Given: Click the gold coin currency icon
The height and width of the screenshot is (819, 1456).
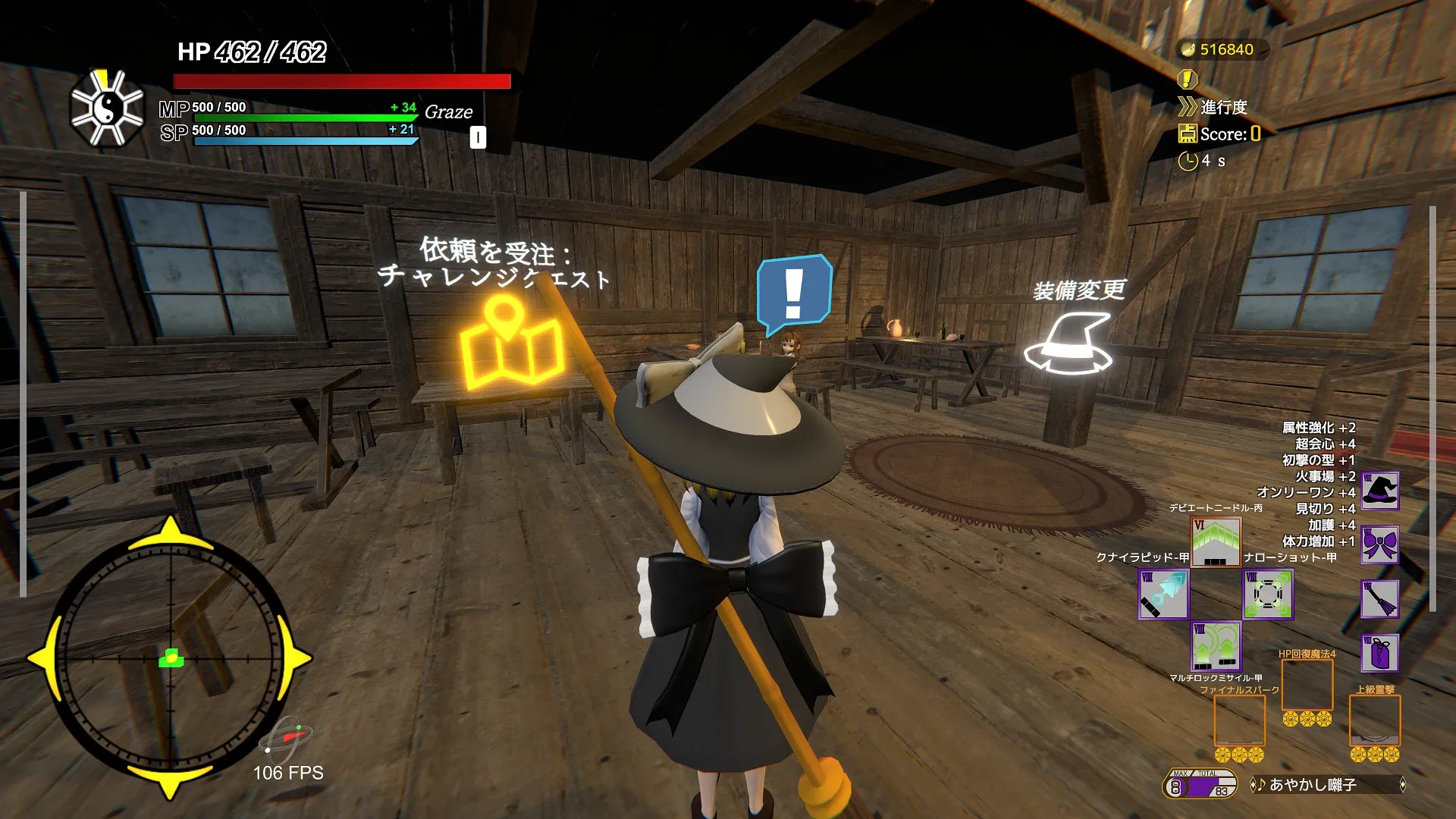Looking at the screenshot, I should [1187, 49].
